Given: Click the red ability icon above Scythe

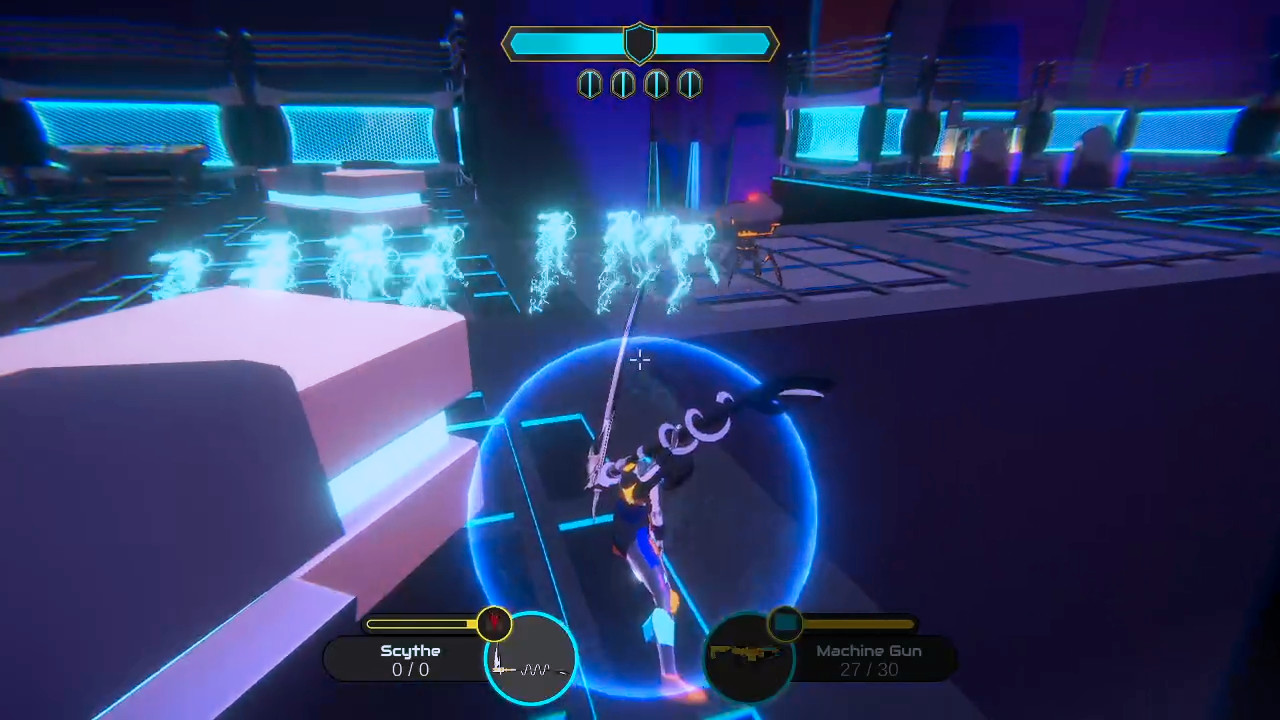Looking at the screenshot, I should pyautogui.click(x=494, y=624).
